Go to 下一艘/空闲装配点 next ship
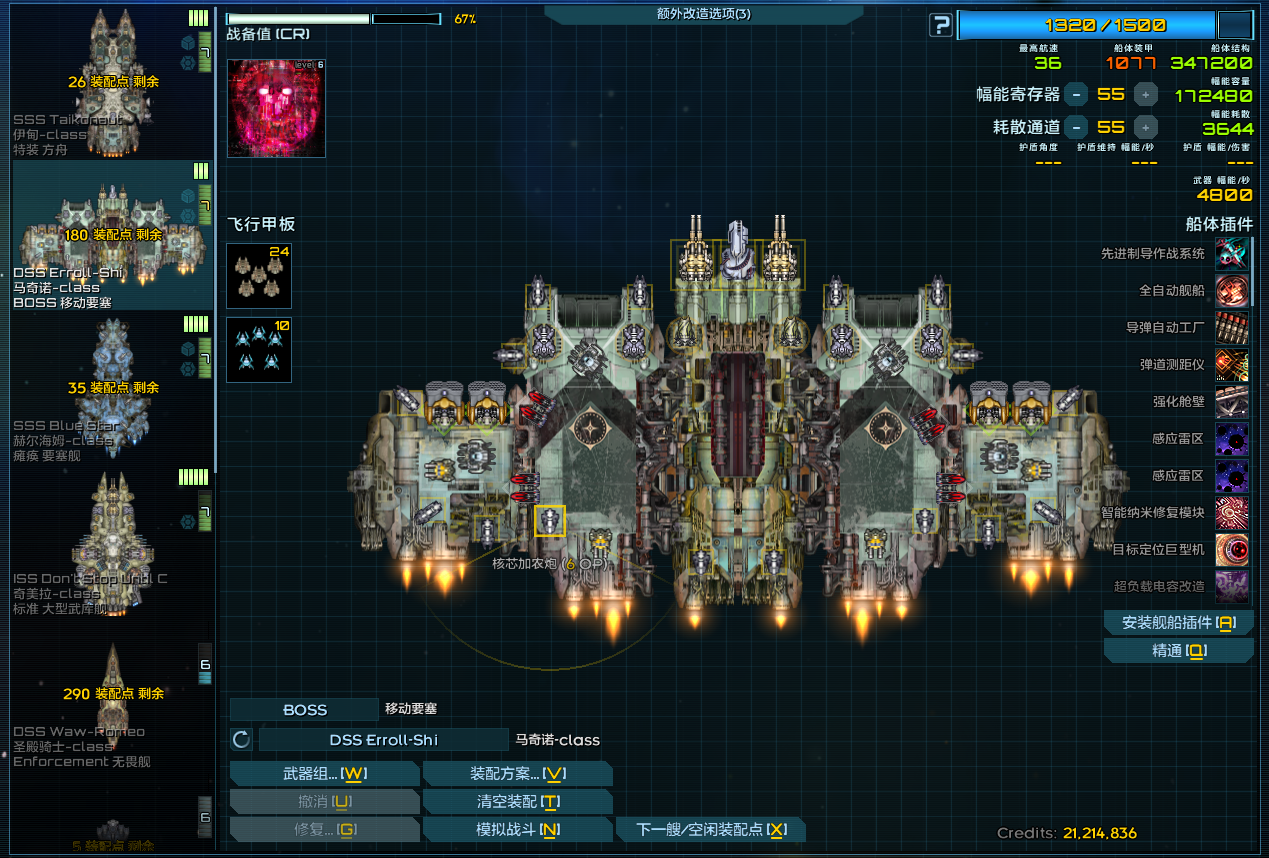 click(711, 830)
